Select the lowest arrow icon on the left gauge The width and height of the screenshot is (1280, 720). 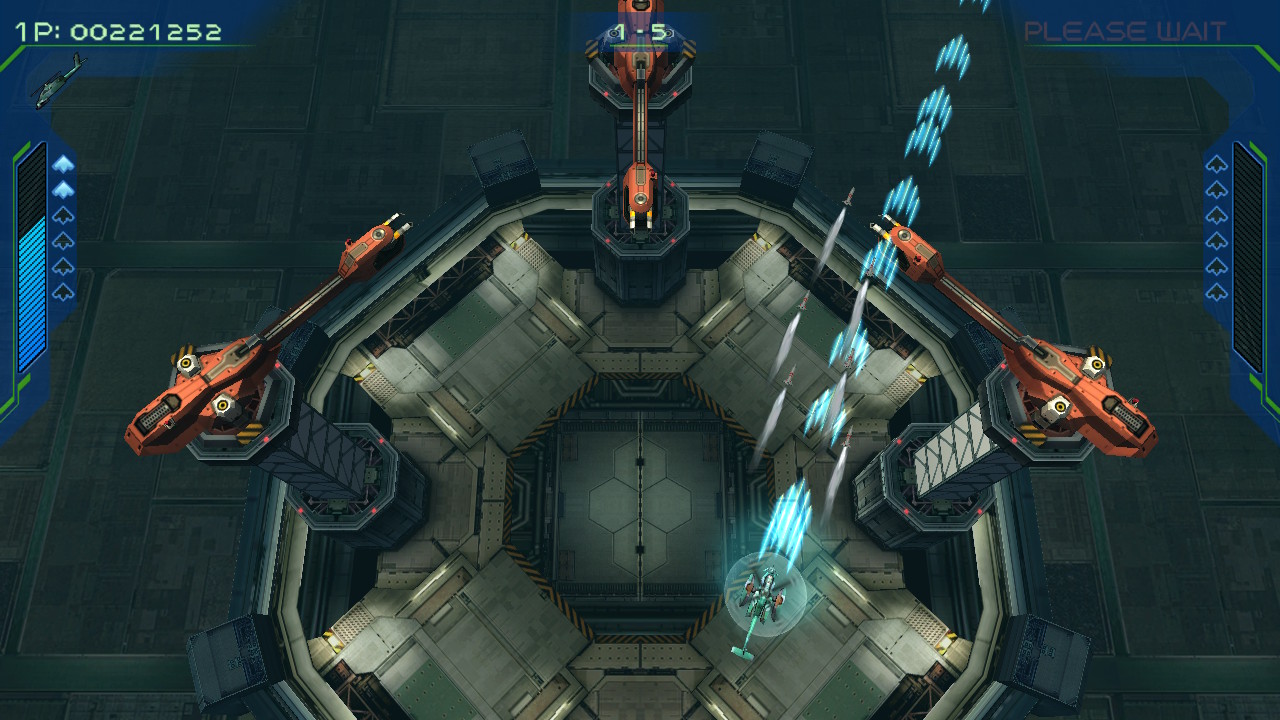[63, 290]
